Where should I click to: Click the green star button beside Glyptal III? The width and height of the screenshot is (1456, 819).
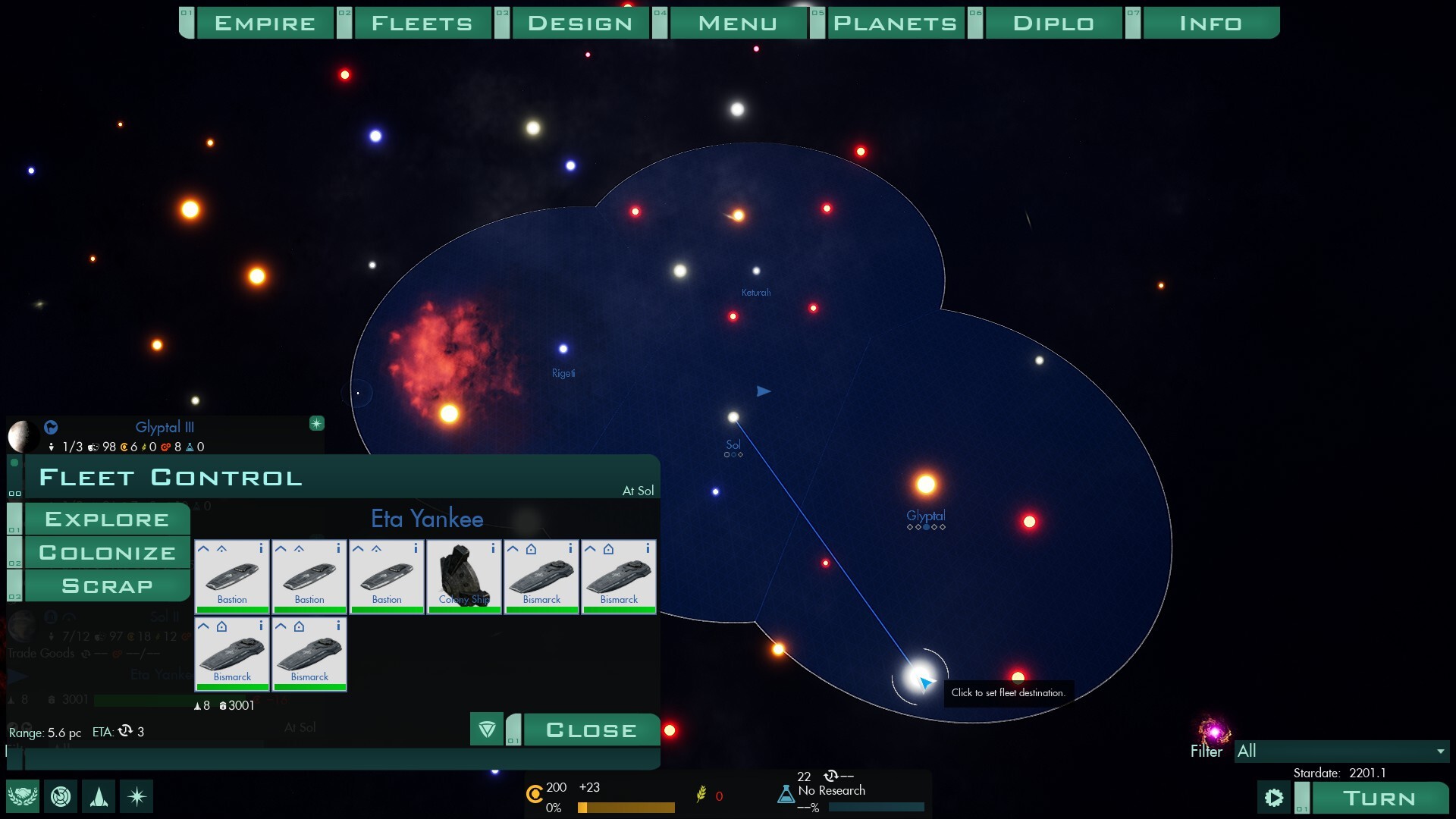[317, 423]
